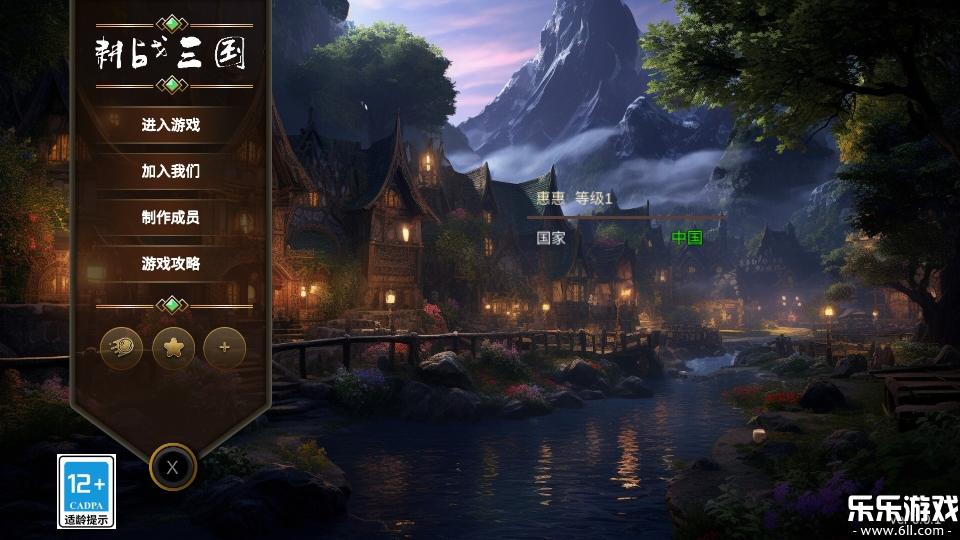This screenshot has height=540, width=960.
Task: Click the round star icon button
Action: (173, 348)
